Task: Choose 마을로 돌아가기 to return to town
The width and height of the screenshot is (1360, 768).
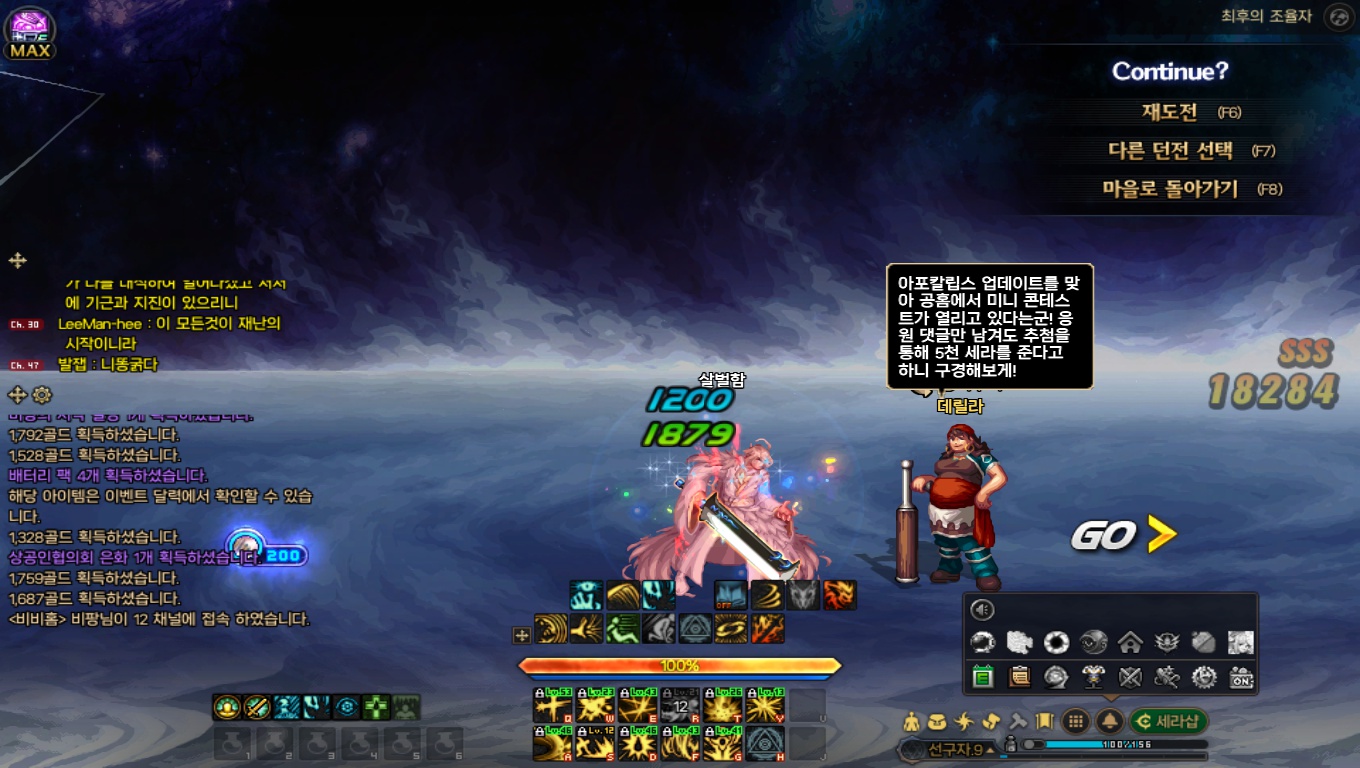Action: pos(1169,189)
